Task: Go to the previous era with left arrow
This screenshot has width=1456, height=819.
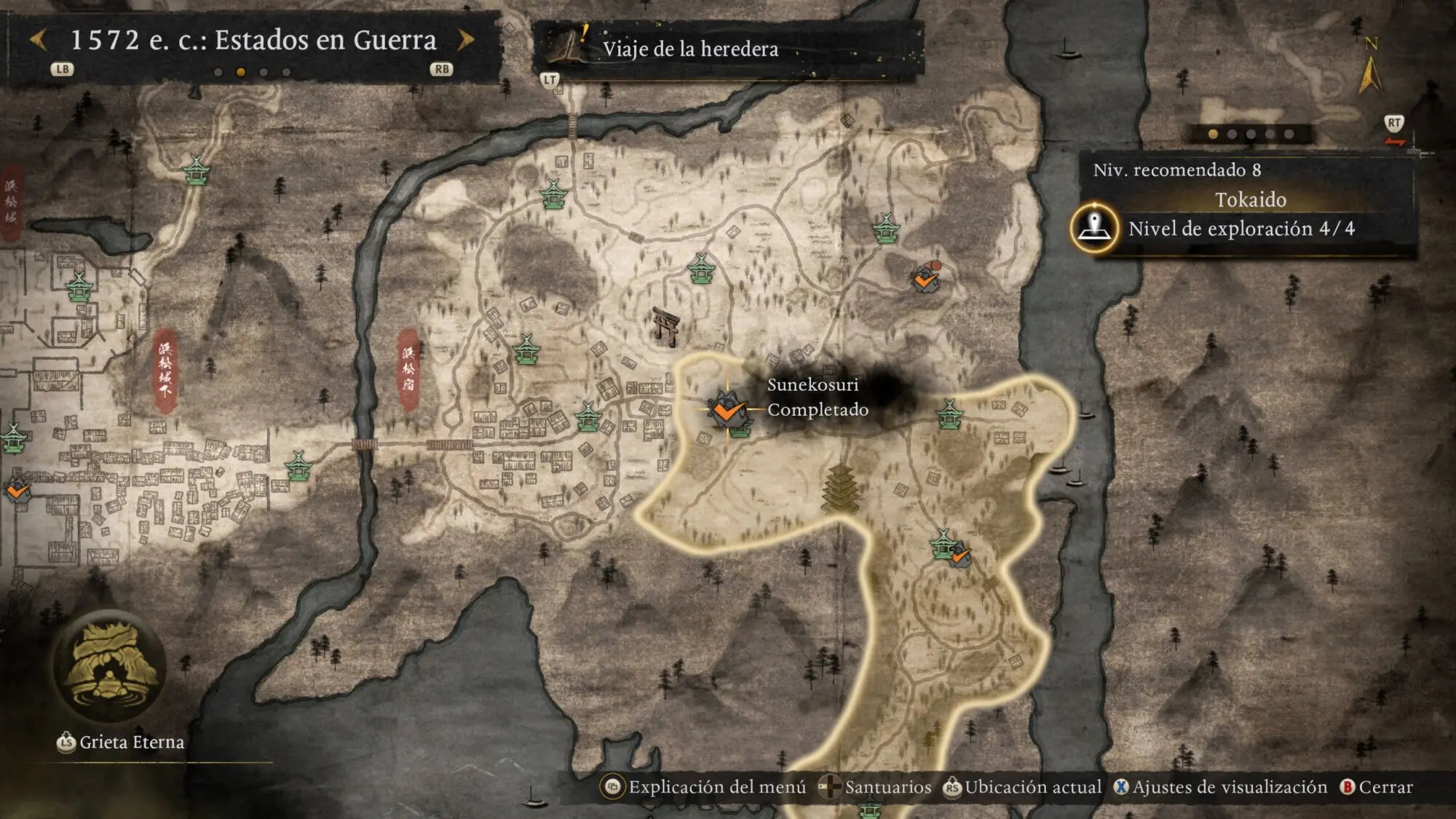Action: tap(39, 40)
